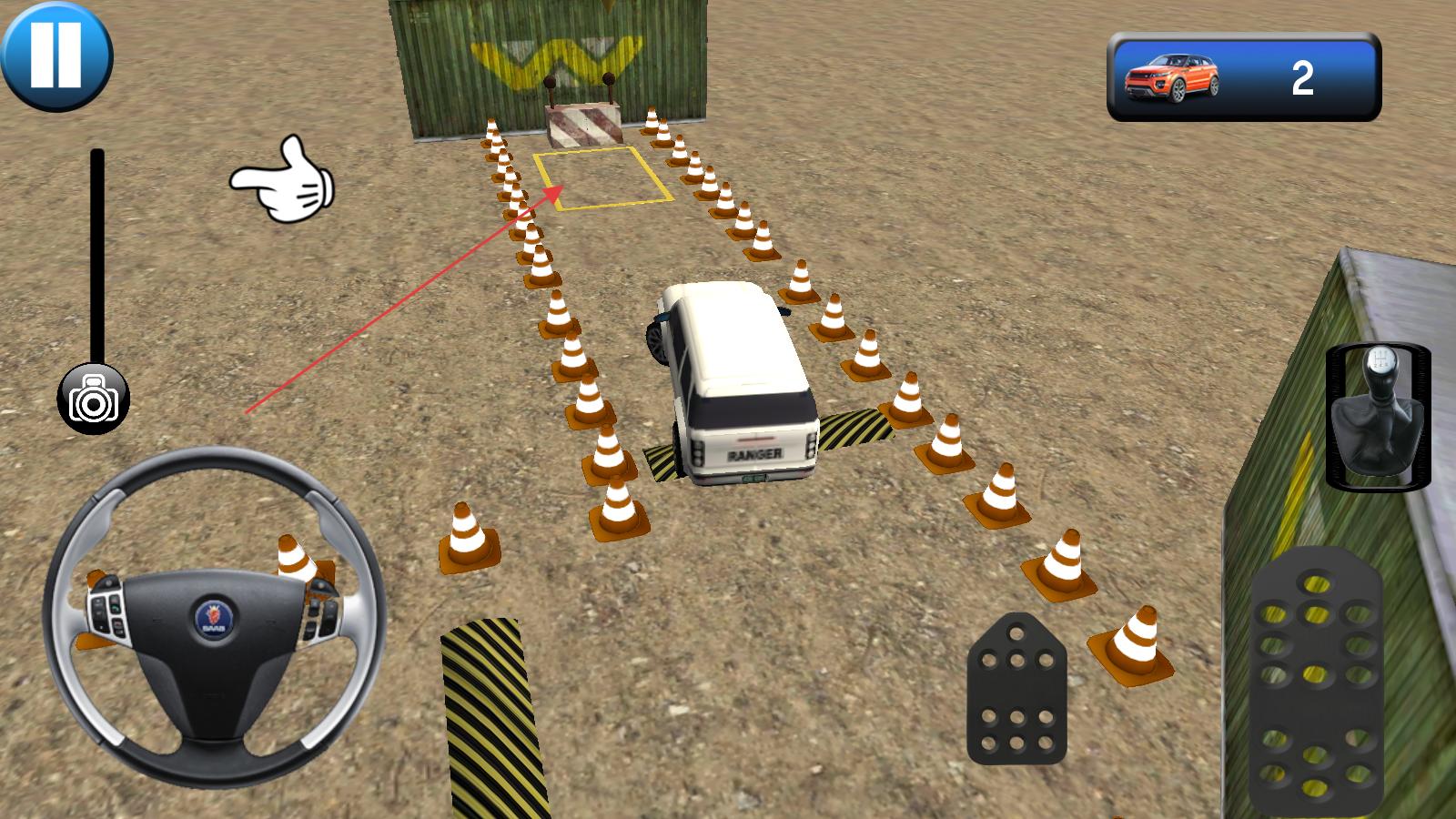Pause the game with the blue button
This screenshot has width=1456, height=819.
(x=56, y=55)
